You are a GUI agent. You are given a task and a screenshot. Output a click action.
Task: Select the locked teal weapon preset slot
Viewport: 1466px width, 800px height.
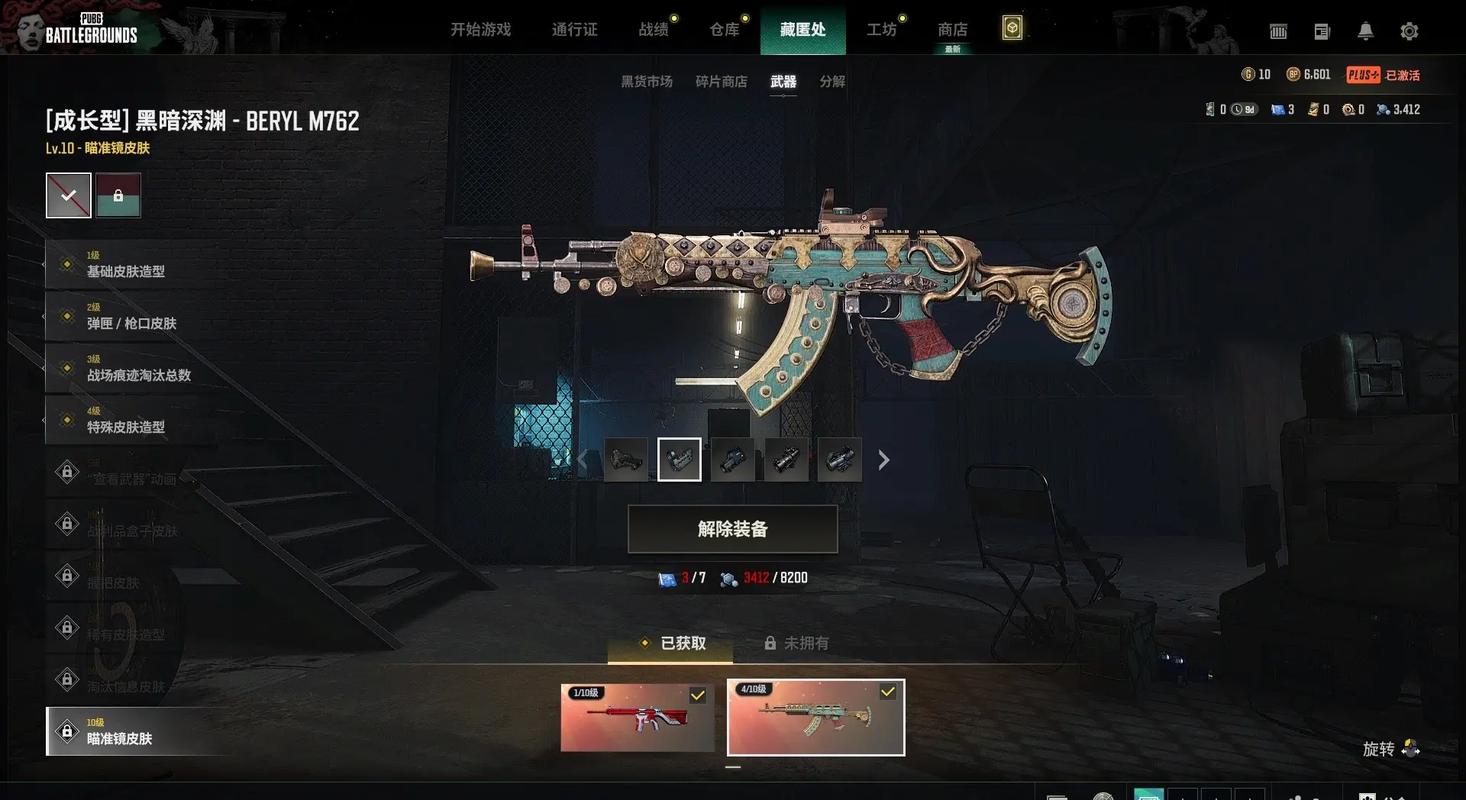pyautogui.click(x=118, y=195)
